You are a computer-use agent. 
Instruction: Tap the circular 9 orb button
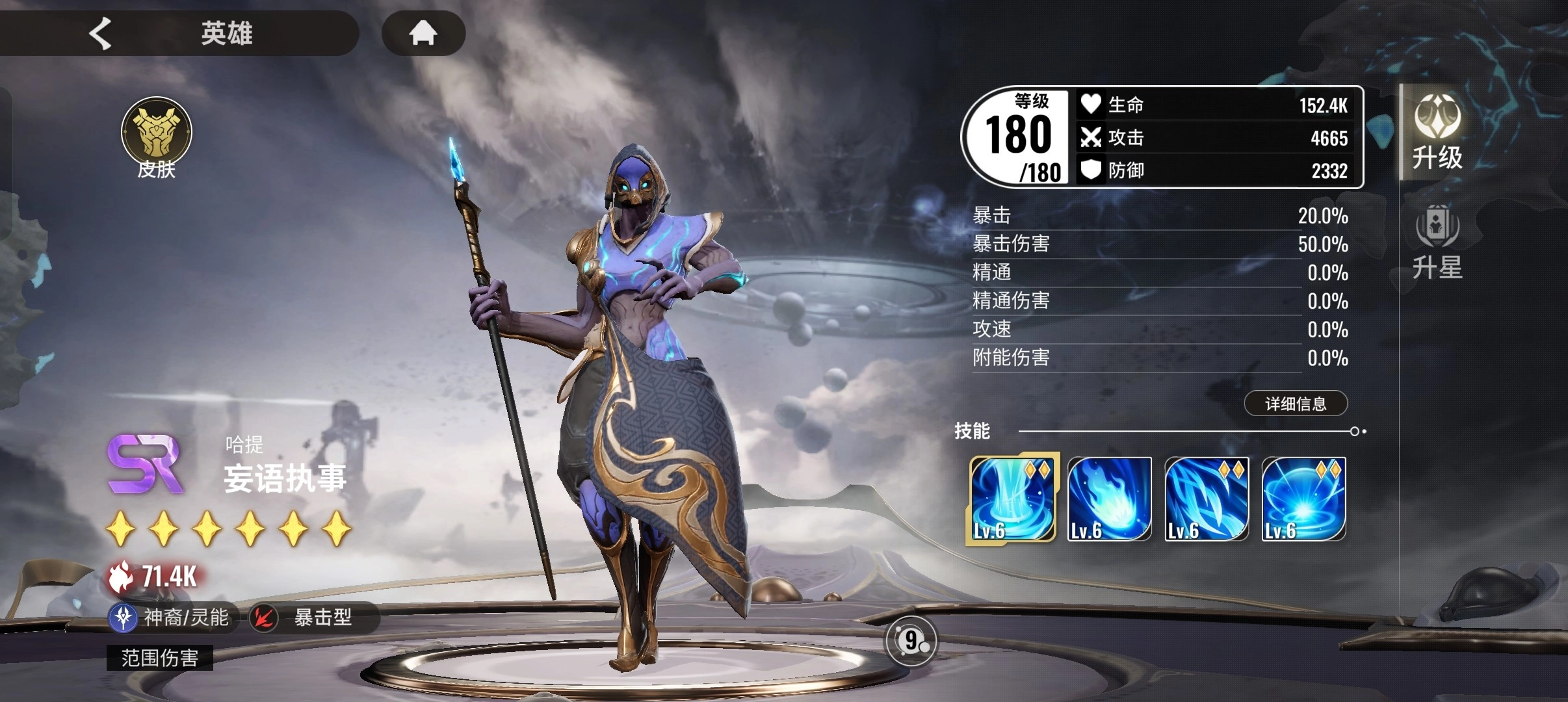point(911,641)
